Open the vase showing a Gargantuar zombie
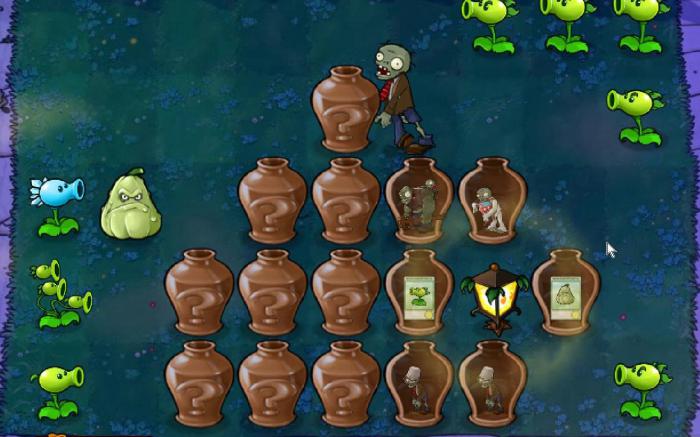Viewport: 700px width, 437px height. (419, 201)
